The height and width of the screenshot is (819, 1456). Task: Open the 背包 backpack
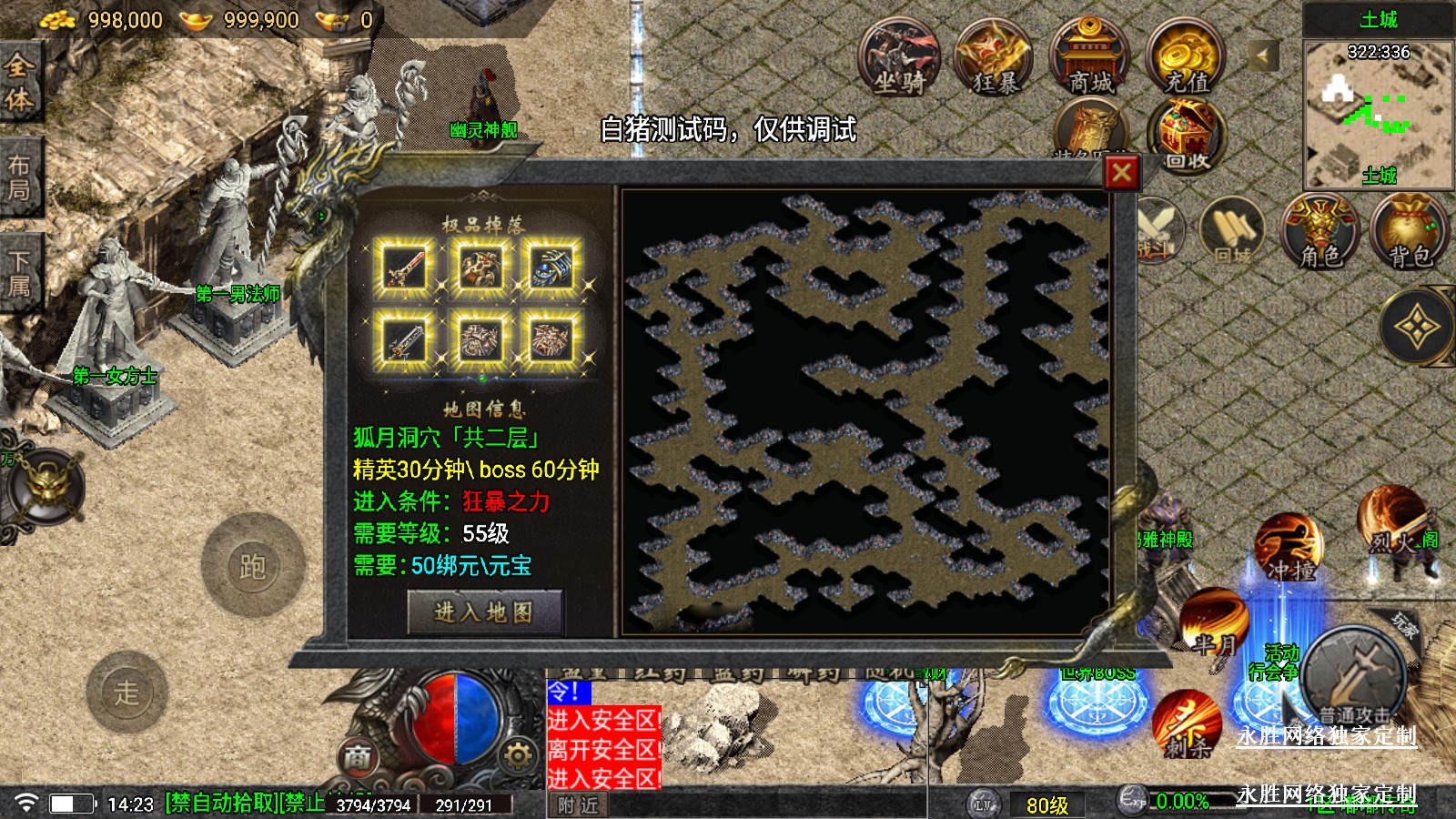click(1410, 232)
